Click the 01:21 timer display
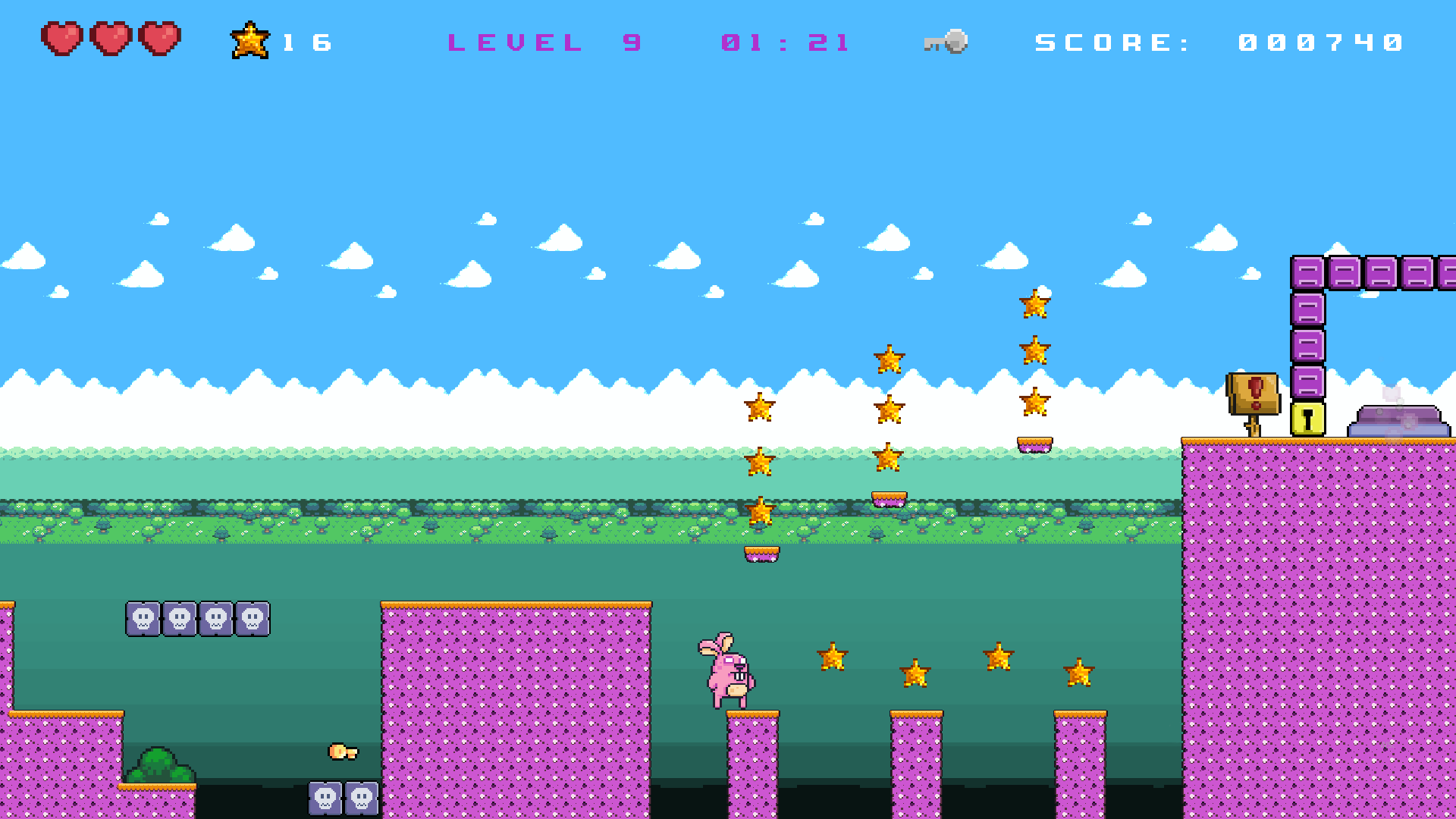This screenshot has height=819, width=1456. point(785,42)
